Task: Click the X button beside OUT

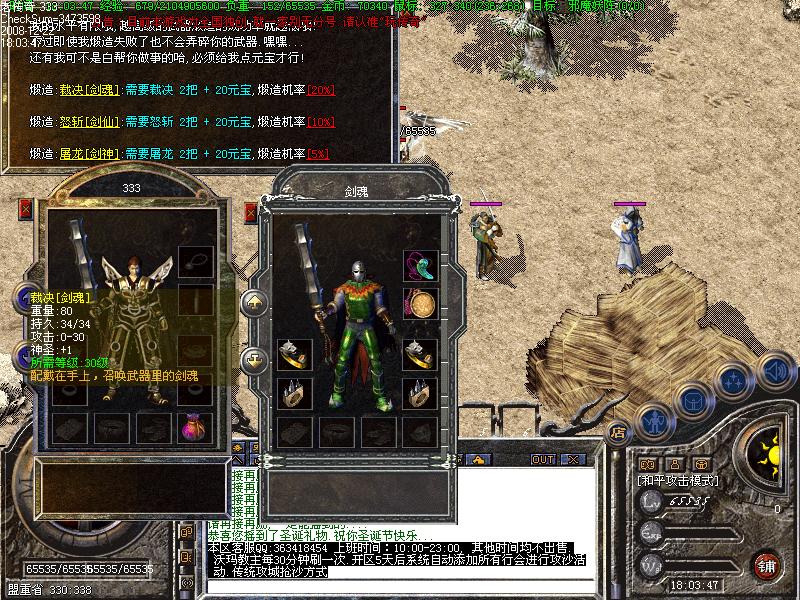Action: pyautogui.click(x=571, y=460)
